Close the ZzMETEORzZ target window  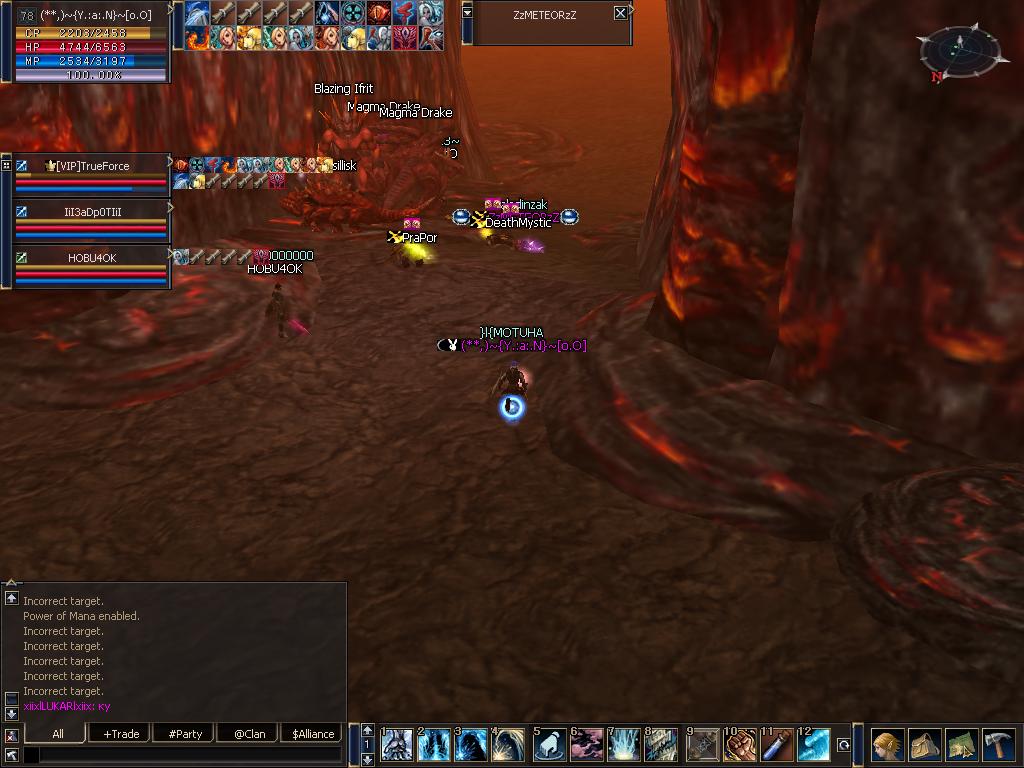click(x=620, y=13)
